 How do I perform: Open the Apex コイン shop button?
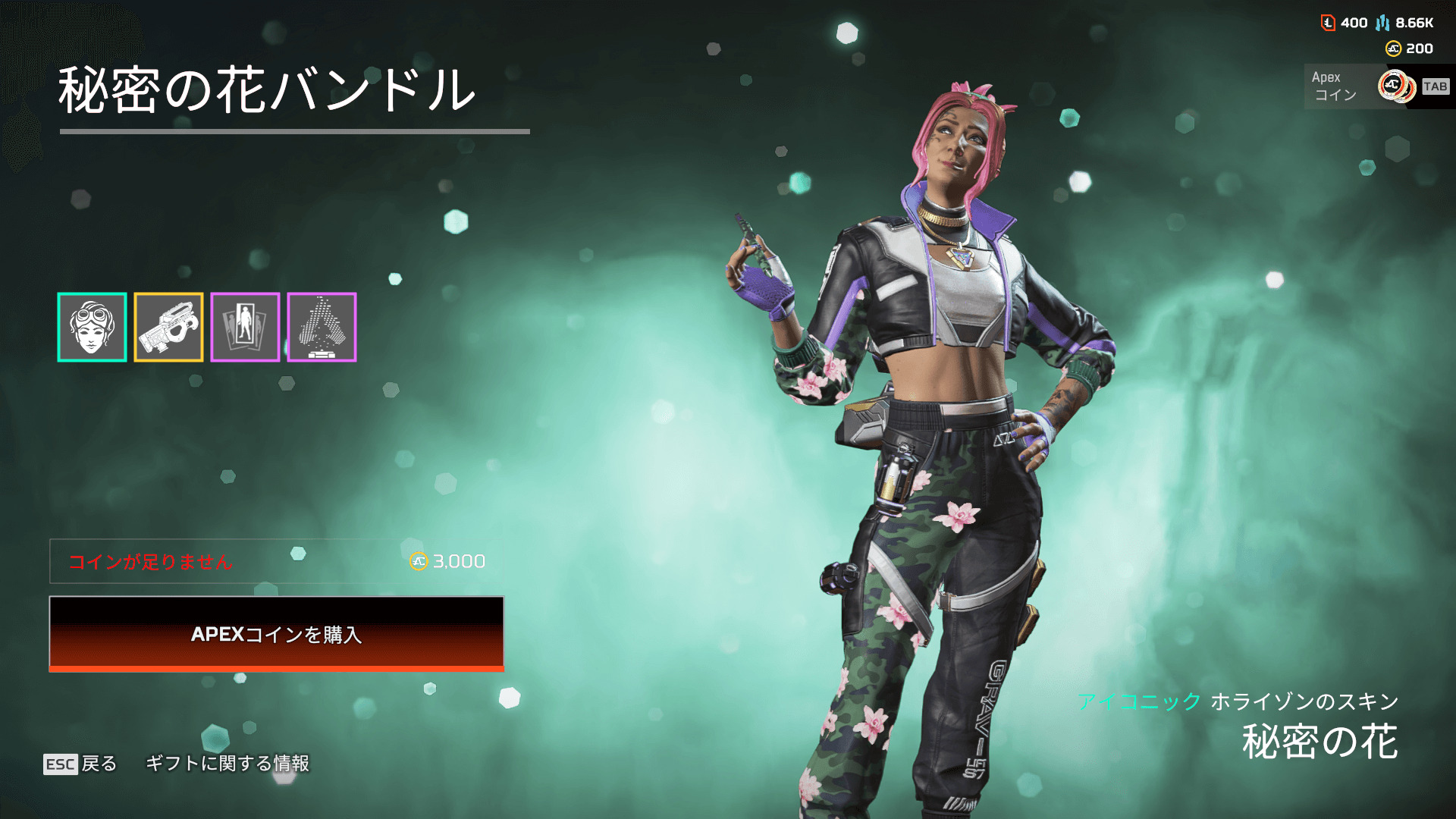[1378, 86]
